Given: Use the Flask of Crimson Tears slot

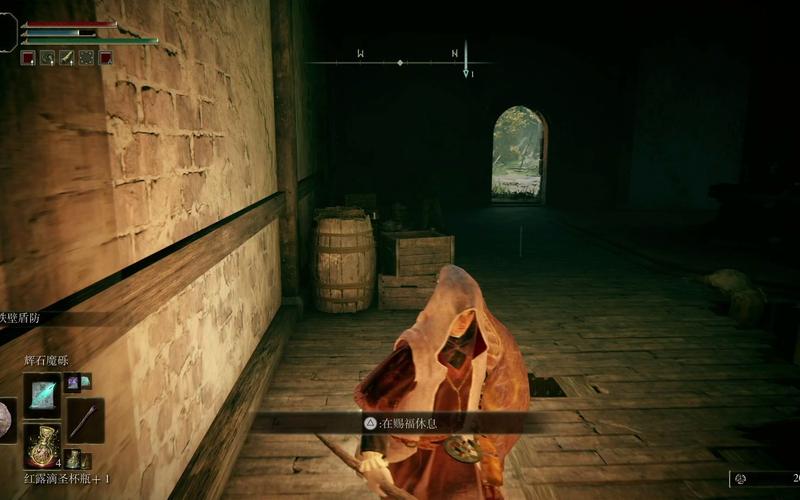Looking at the screenshot, I should pos(41,443).
